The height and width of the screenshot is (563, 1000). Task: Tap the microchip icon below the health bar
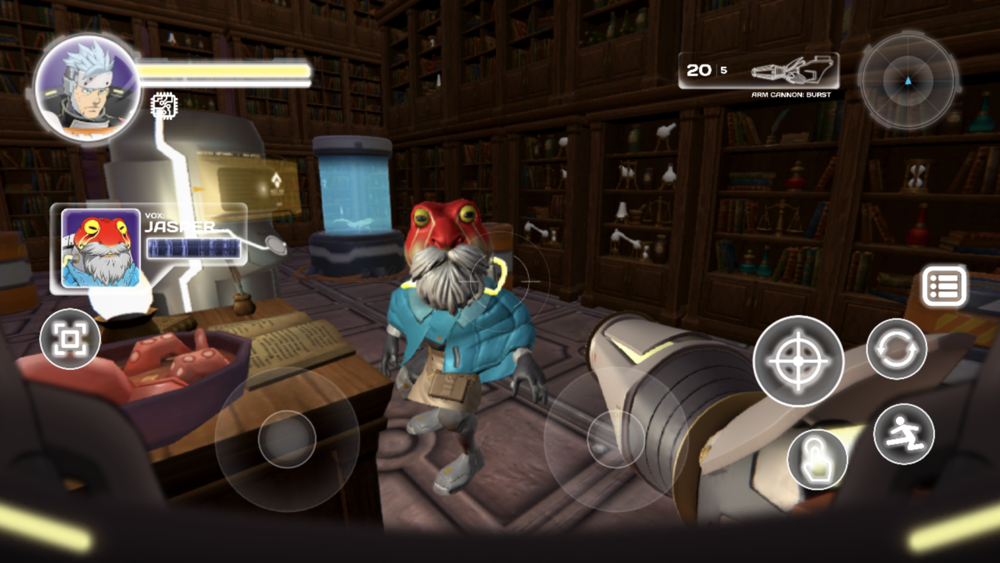[162, 104]
